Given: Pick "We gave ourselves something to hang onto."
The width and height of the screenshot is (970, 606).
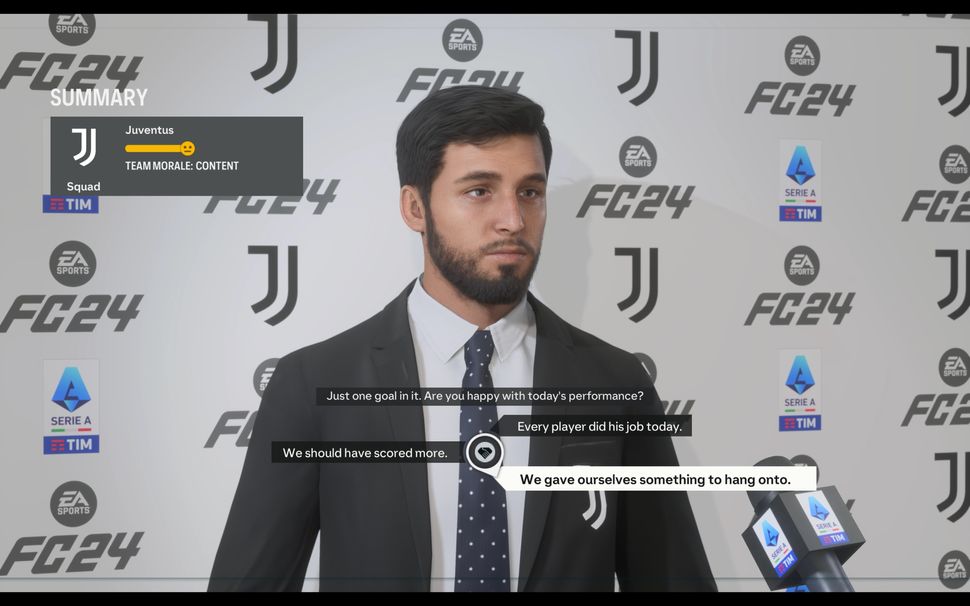Looking at the screenshot, I should click(x=655, y=480).
